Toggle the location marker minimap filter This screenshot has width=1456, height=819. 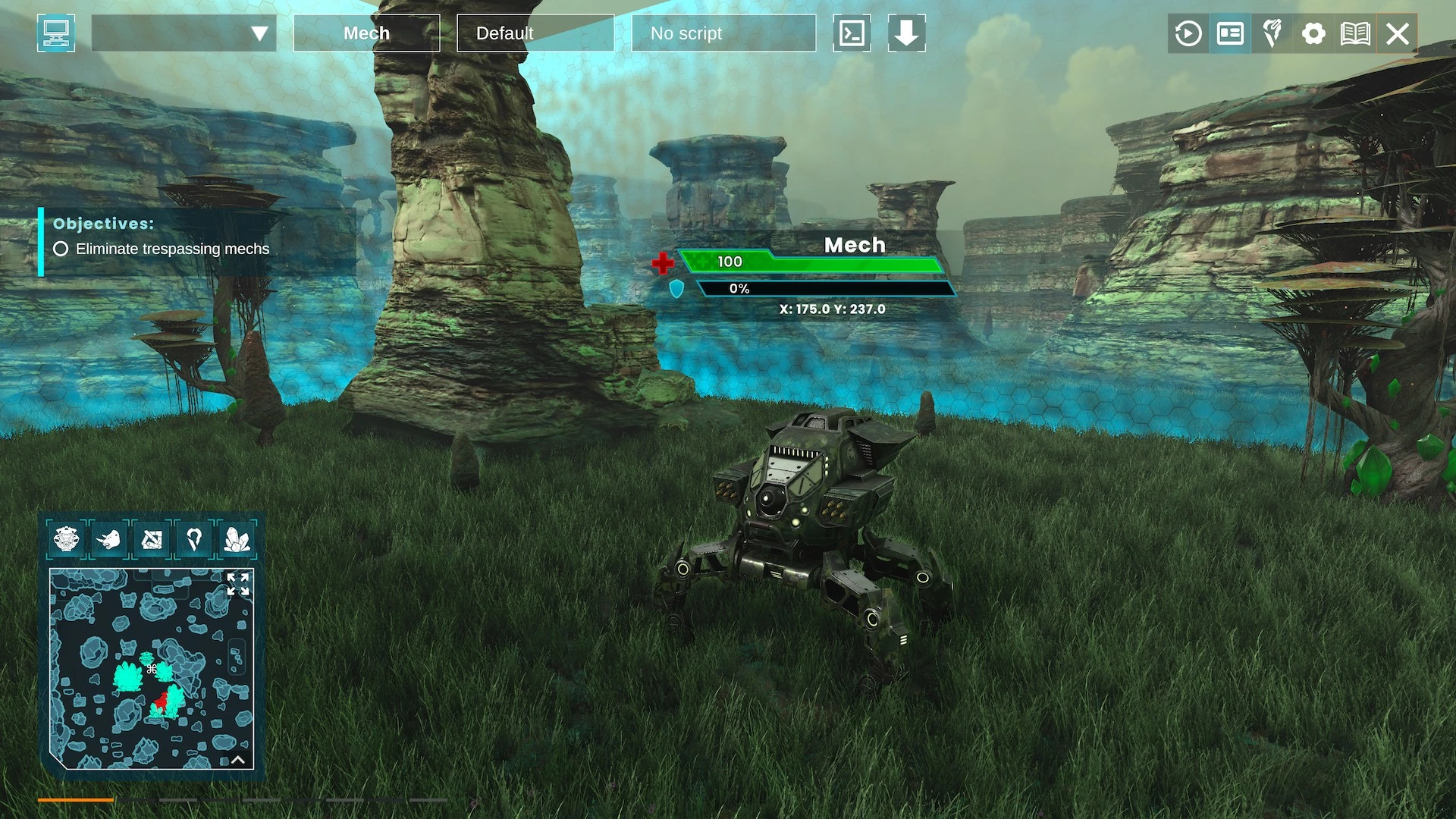click(x=194, y=540)
